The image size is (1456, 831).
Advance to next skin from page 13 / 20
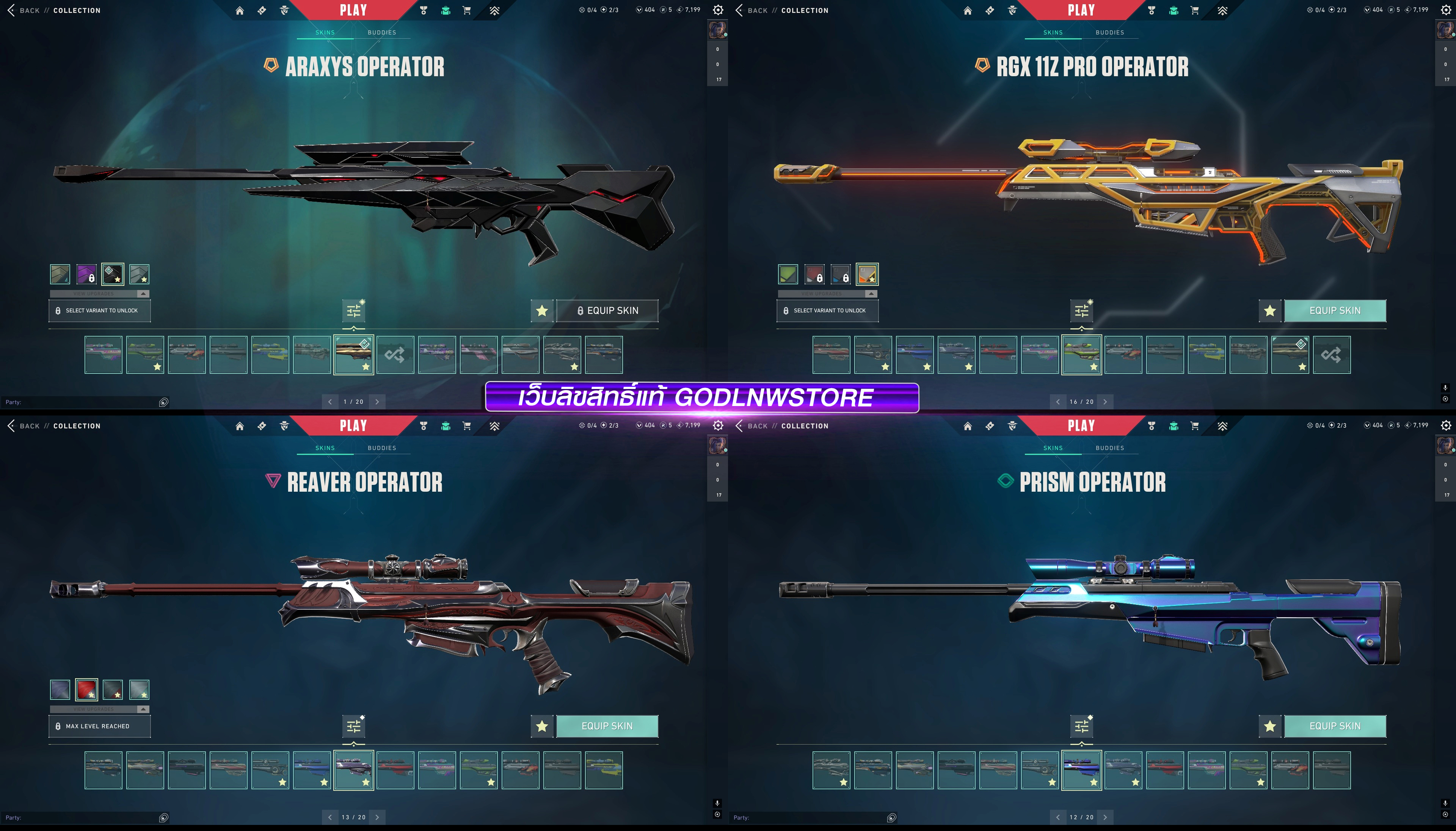click(x=377, y=817)
